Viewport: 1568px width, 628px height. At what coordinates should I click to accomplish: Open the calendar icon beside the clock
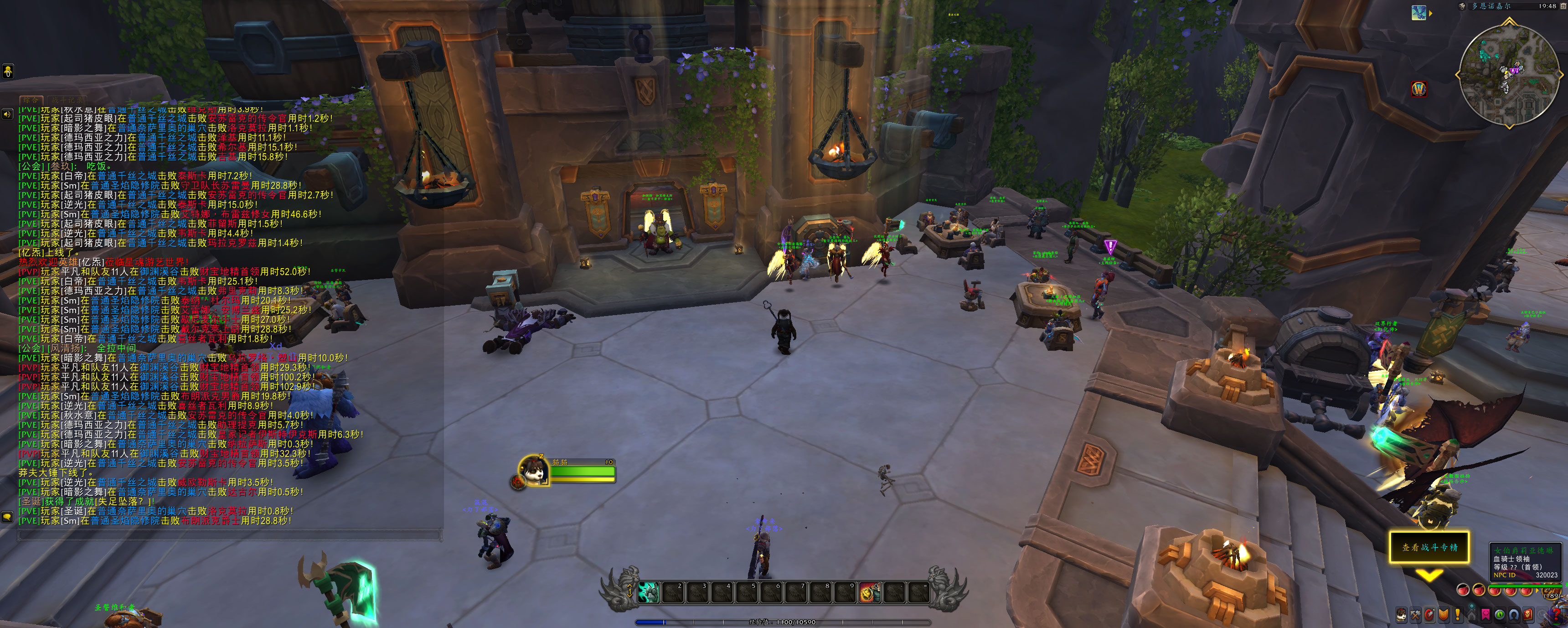[x=1563, y=6]
